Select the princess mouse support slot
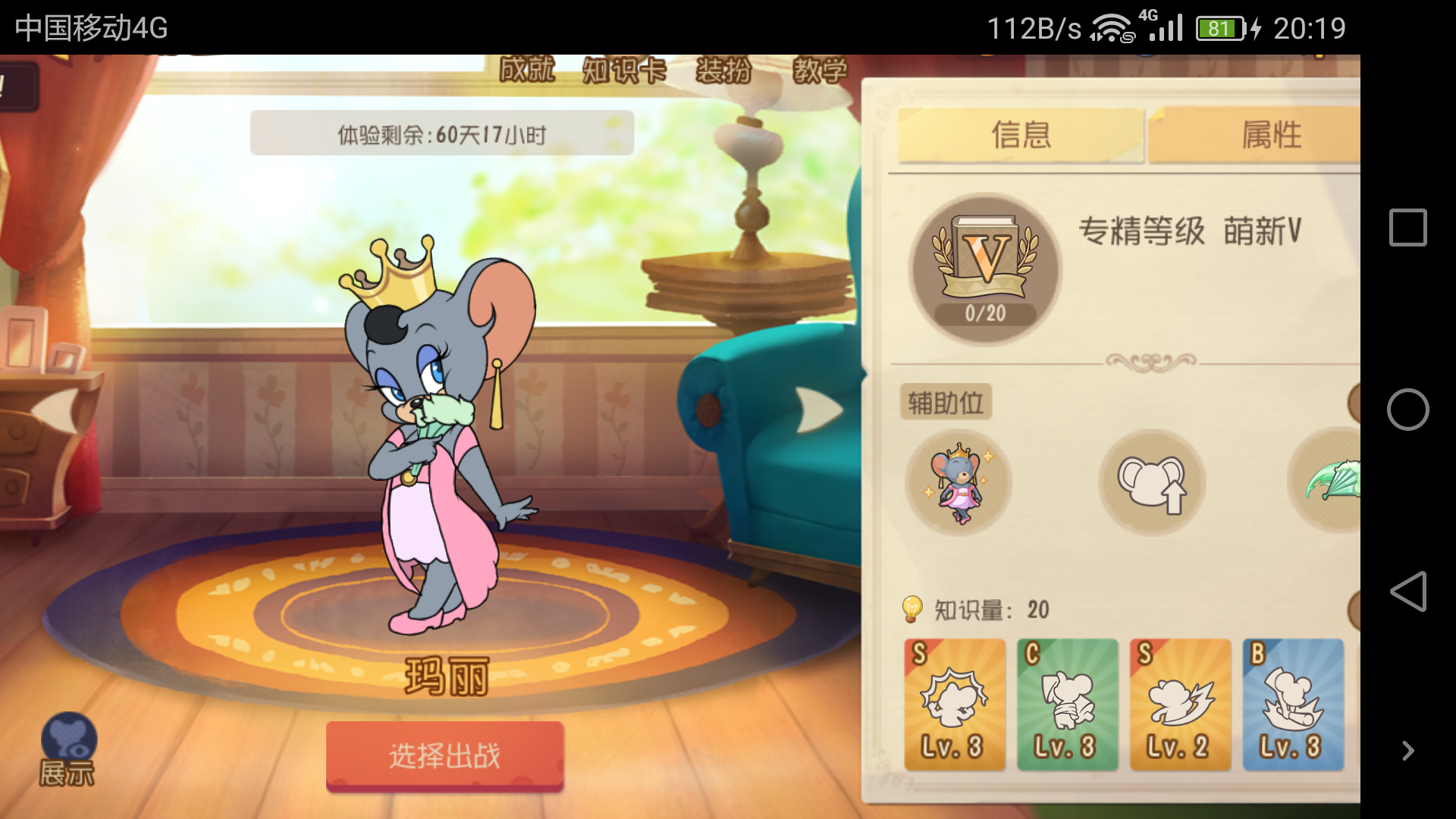Image resolution: width=1456 pixels, height=819 pixels. point(958,483)
